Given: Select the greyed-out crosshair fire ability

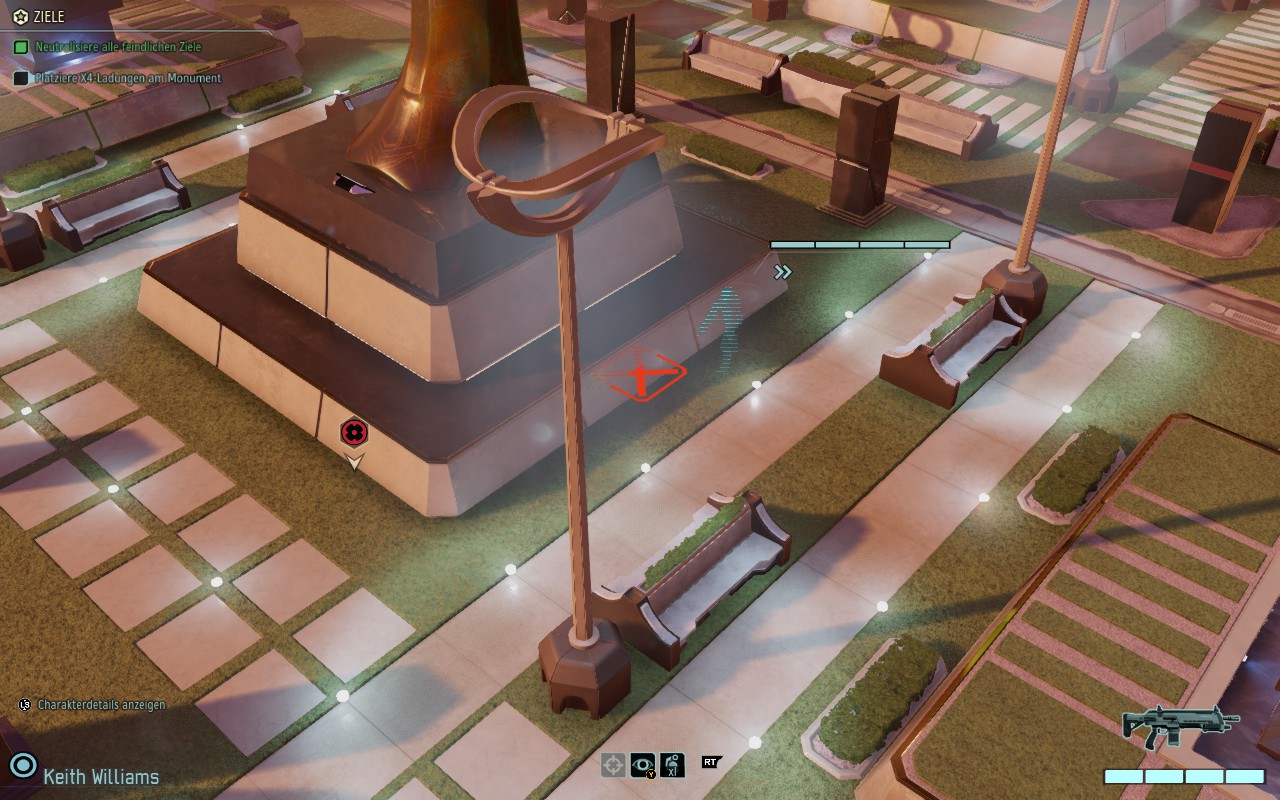Looking at the screenshot, I should coord(613,765).
